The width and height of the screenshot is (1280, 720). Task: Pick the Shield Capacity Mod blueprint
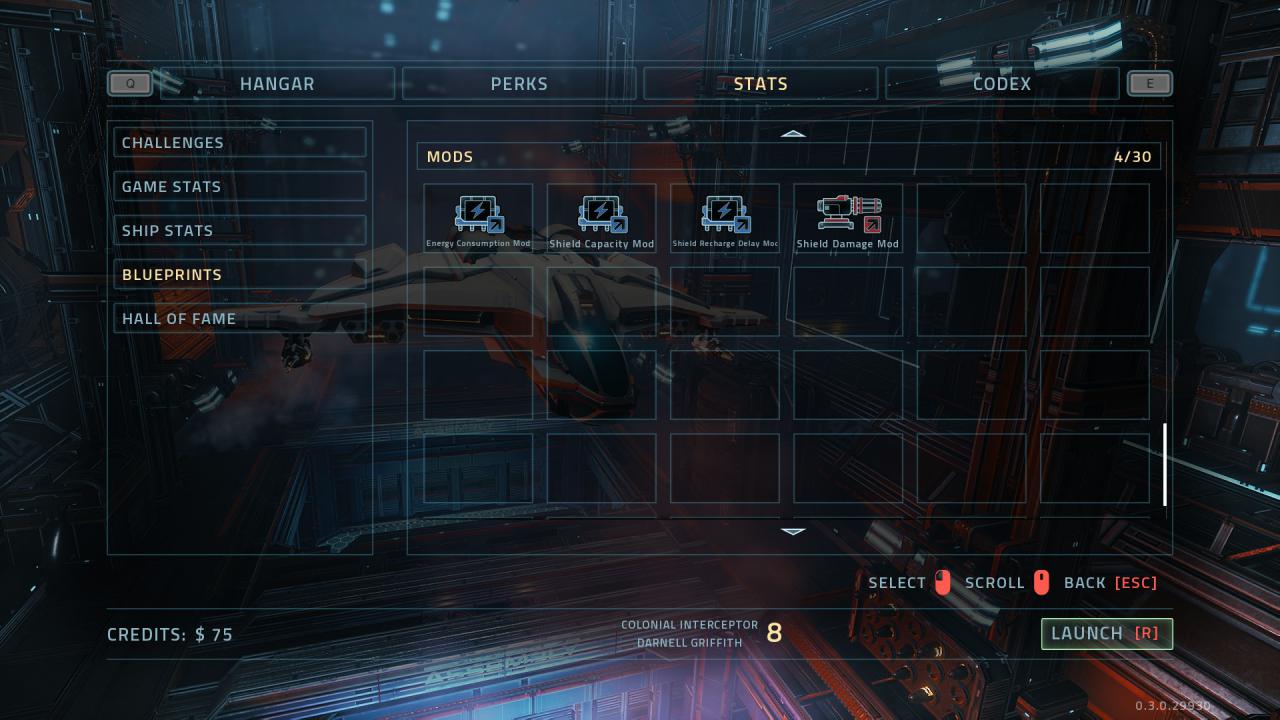pyautogui.click(x=601, y=218)
